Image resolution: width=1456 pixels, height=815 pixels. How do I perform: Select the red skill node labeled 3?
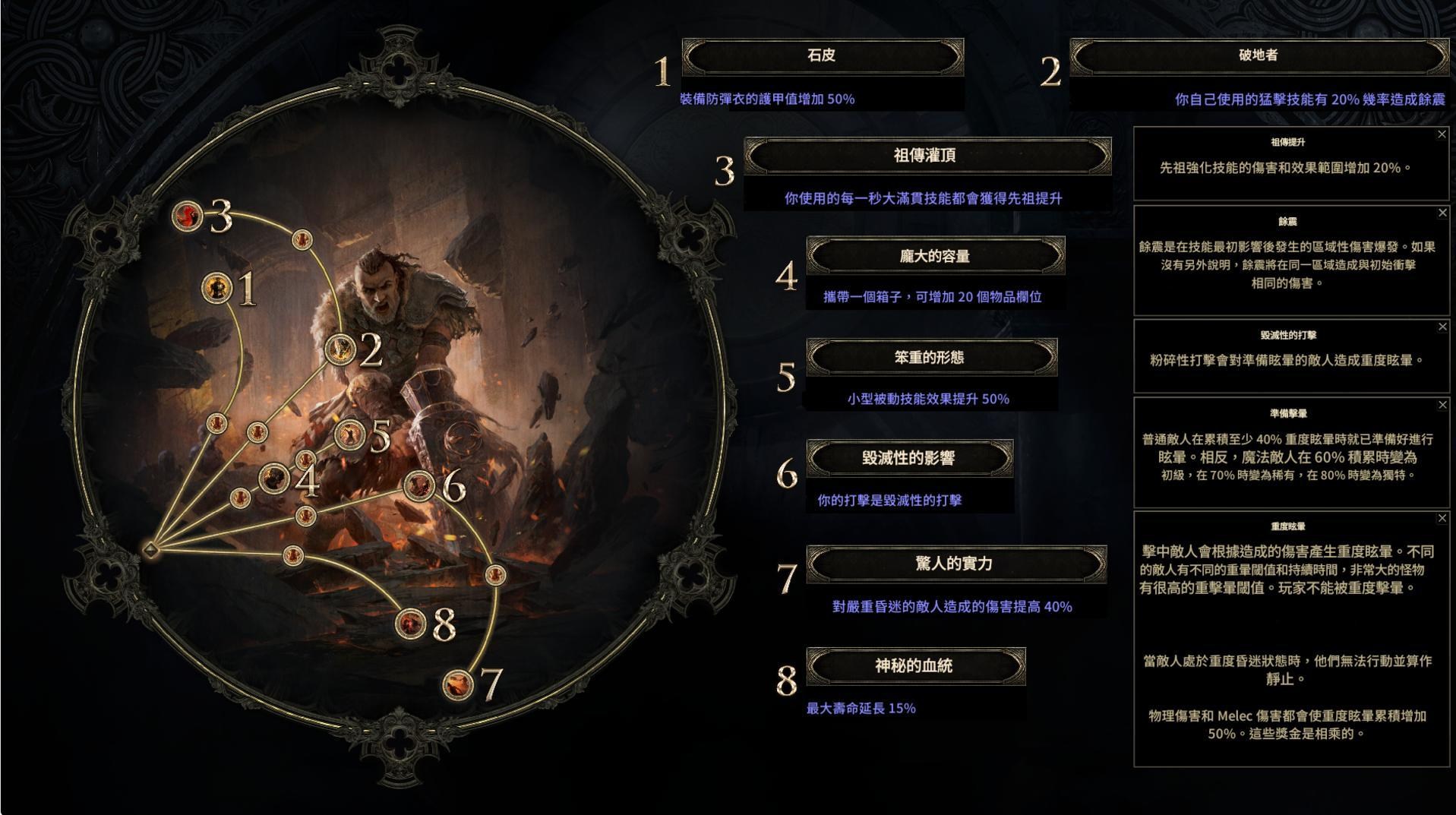186,216
